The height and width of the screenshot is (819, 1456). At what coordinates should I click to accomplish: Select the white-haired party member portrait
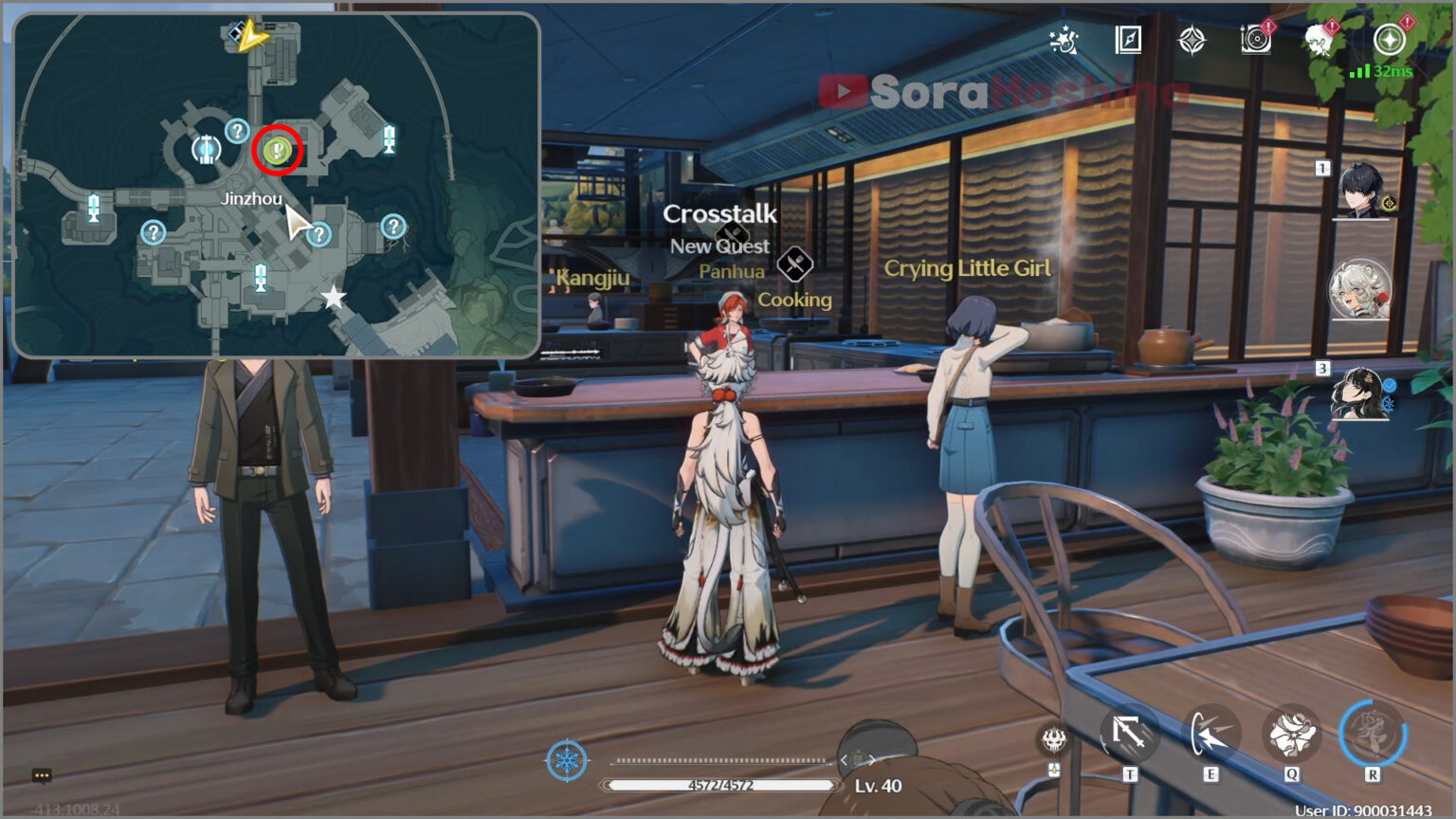click(x=1359, y=289)
